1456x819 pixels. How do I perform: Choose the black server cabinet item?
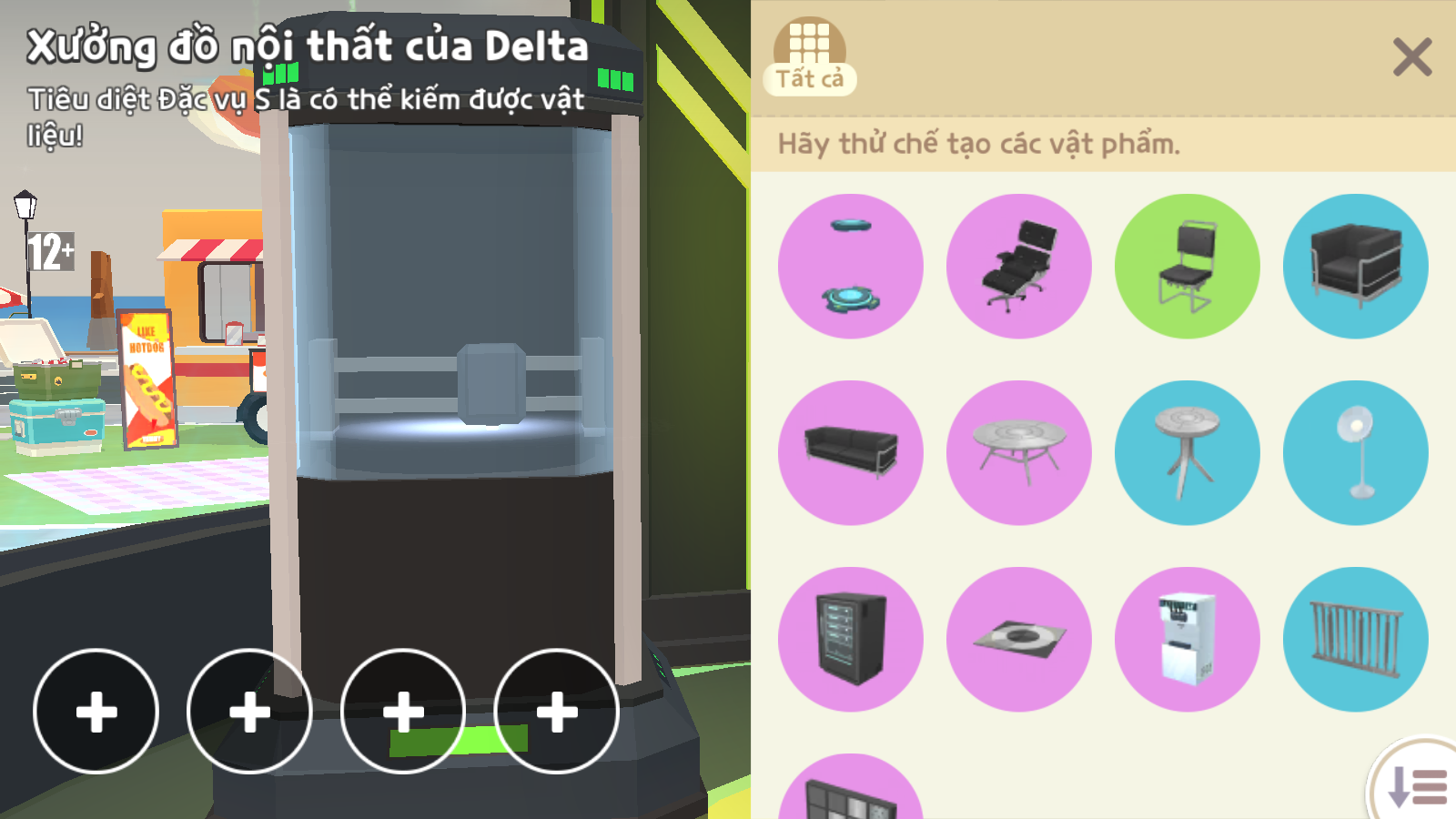pos(851,640)
